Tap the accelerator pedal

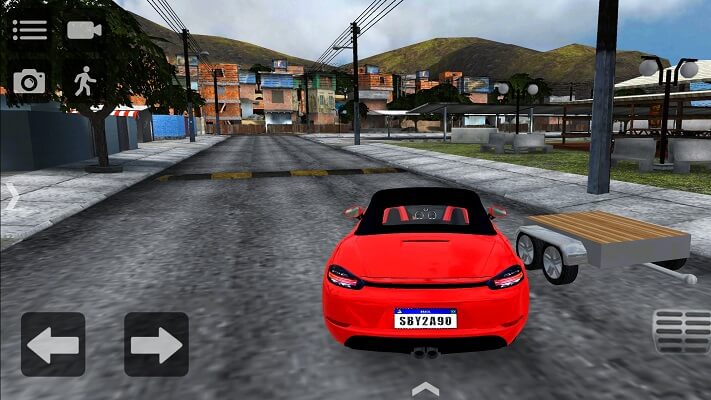coord(681,333)
